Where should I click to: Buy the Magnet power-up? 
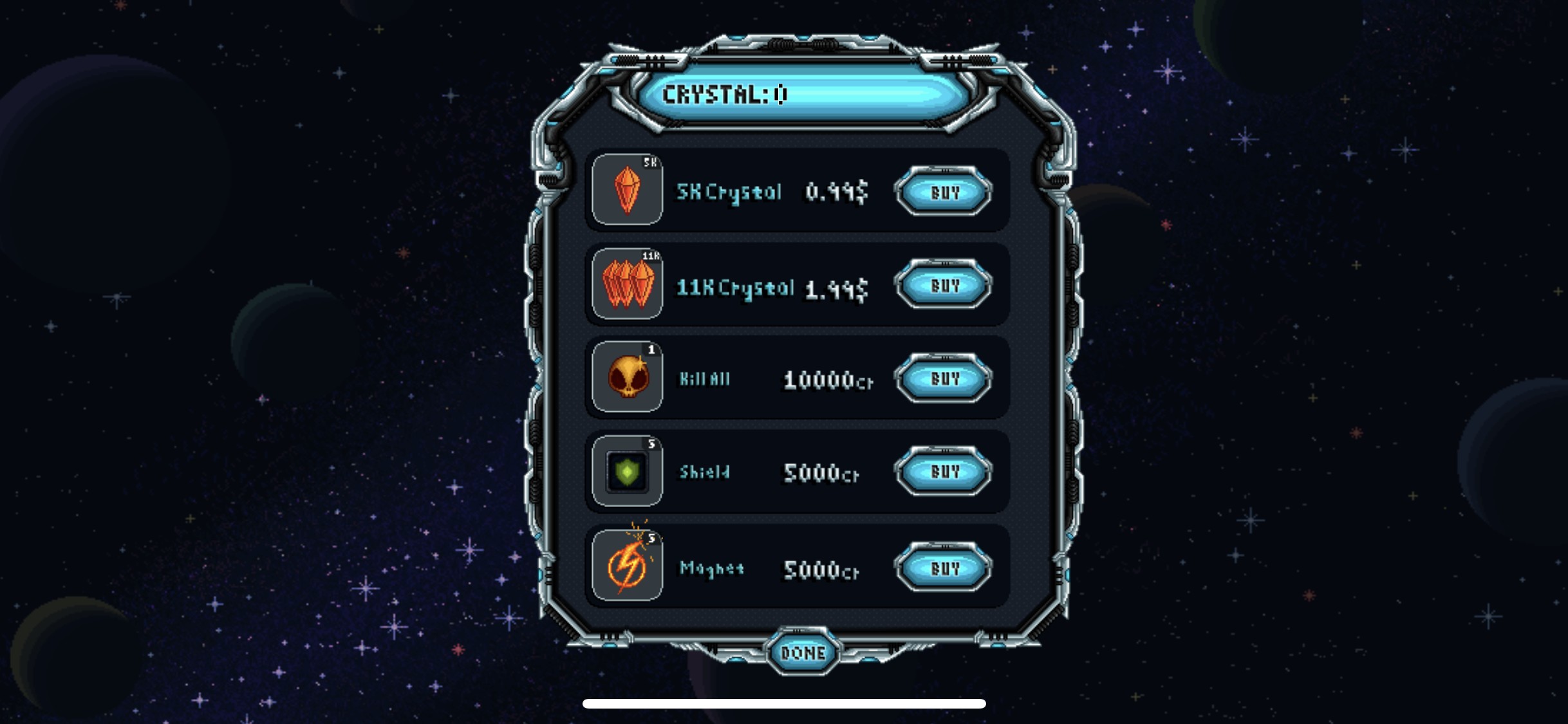click(x=944, y=568)
